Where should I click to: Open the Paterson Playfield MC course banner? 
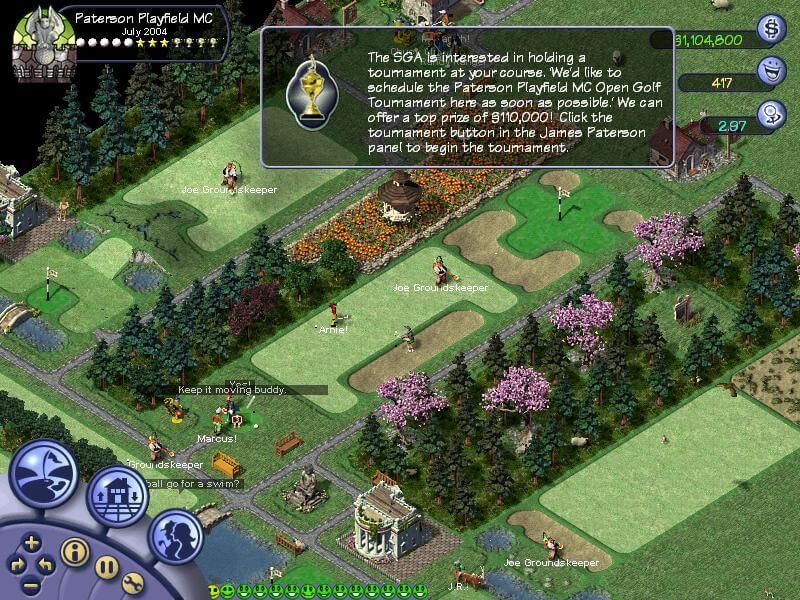point(140,17)
